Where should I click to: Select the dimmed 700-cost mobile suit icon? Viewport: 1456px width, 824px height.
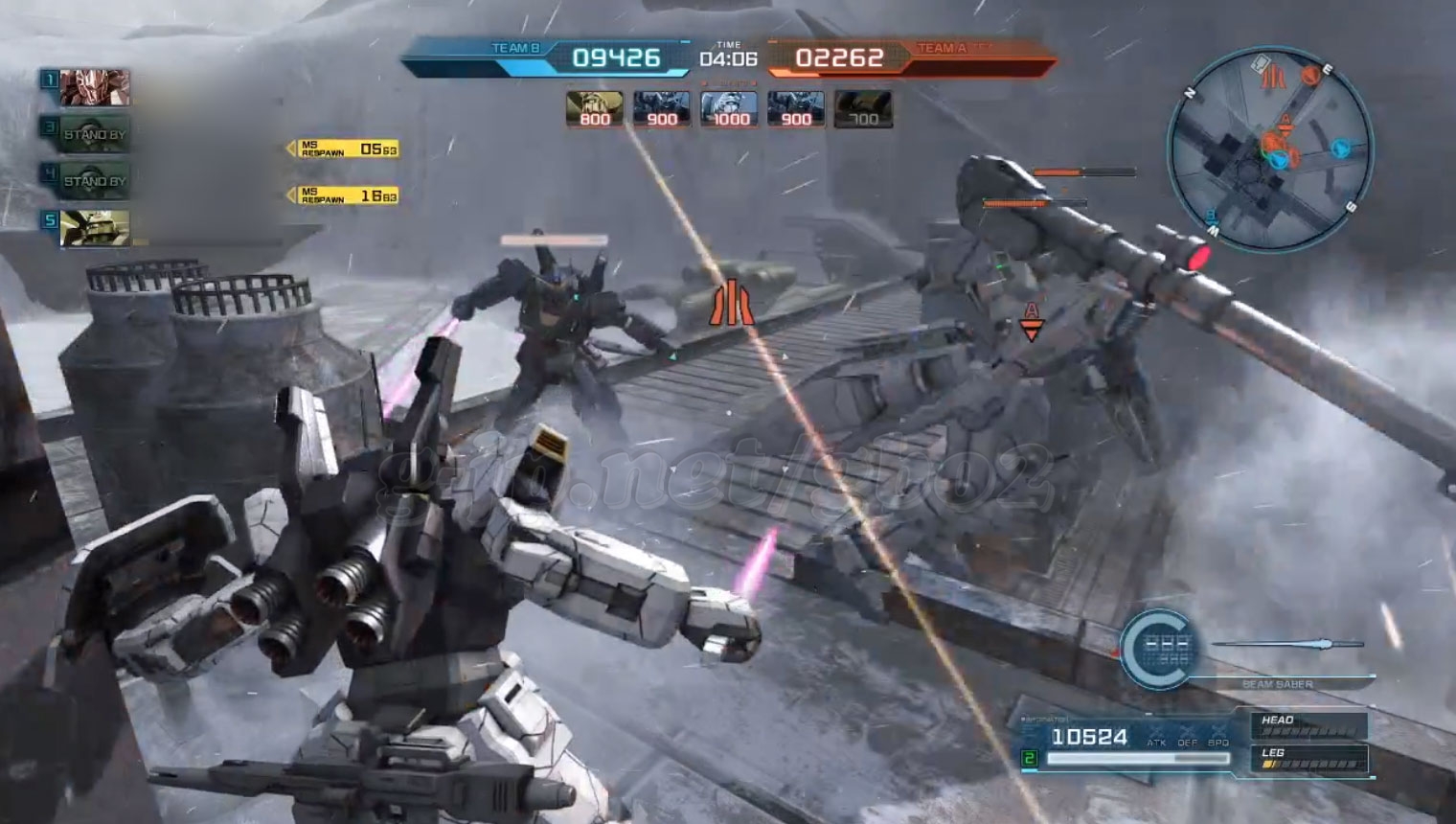863,108
